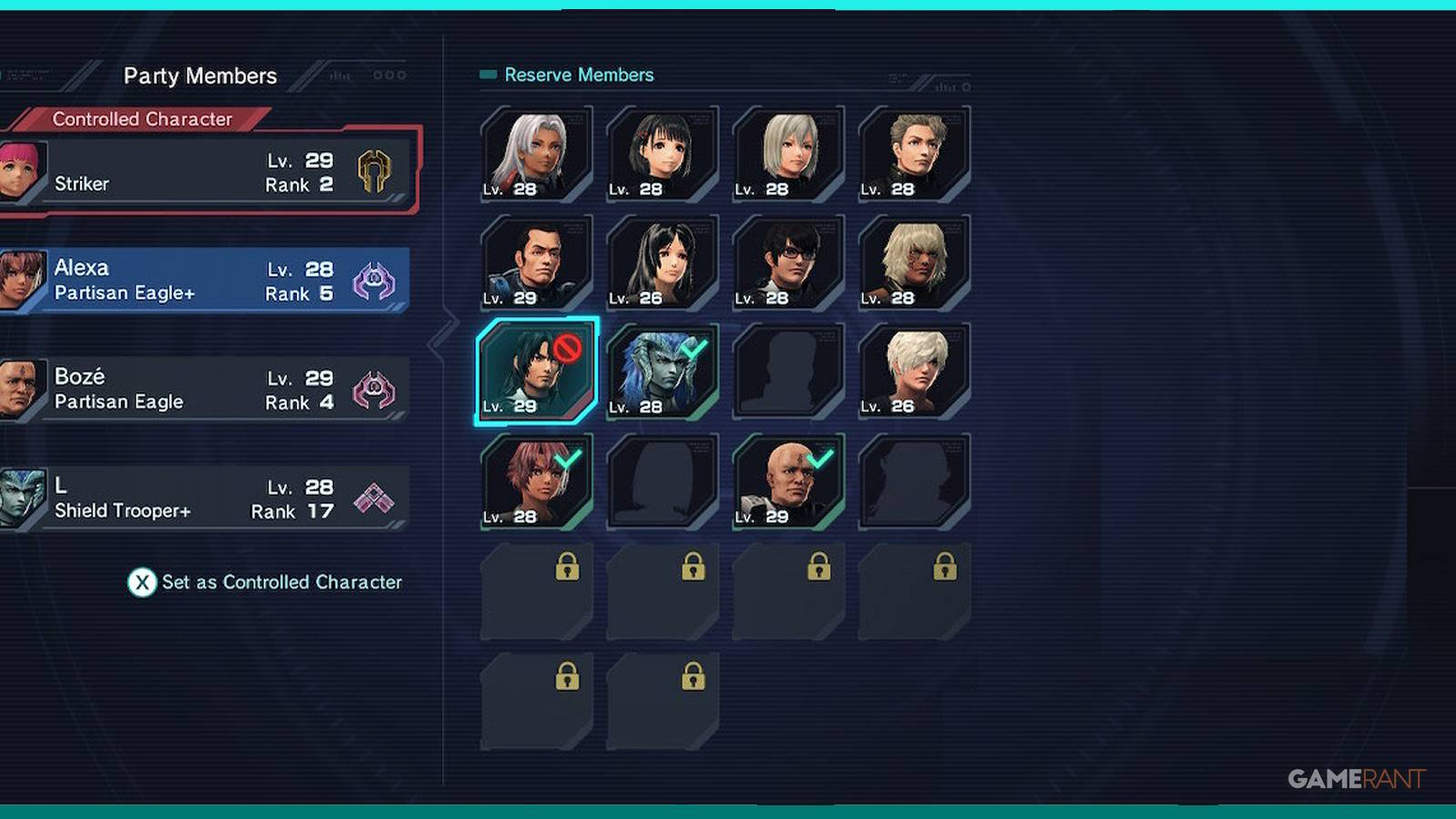Screen dimensions: 1456x819
Task: Open the Reserve Members section header
Action: [x=576, y=75]
